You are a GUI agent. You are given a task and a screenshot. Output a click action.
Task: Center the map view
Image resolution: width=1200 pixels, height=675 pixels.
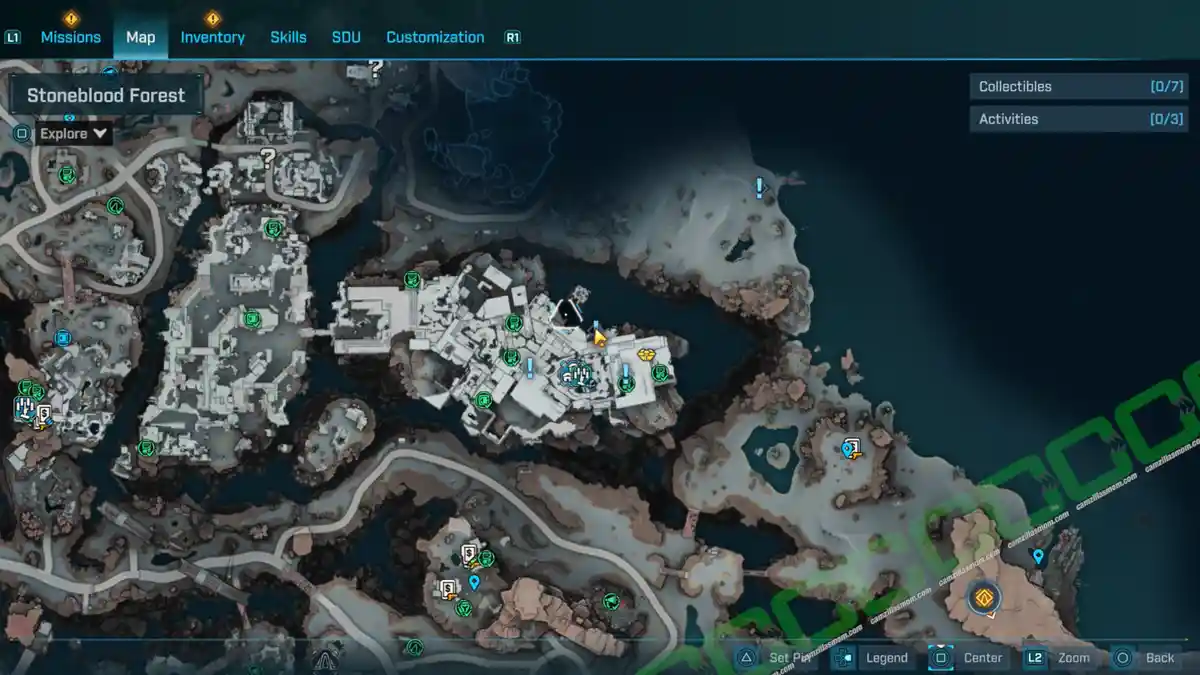[x=982, y=658]
